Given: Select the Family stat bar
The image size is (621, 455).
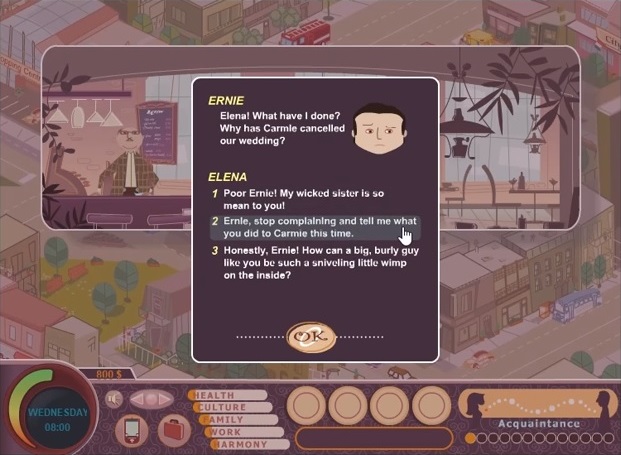Looking at the screenshot, I should tap(238, 420).
